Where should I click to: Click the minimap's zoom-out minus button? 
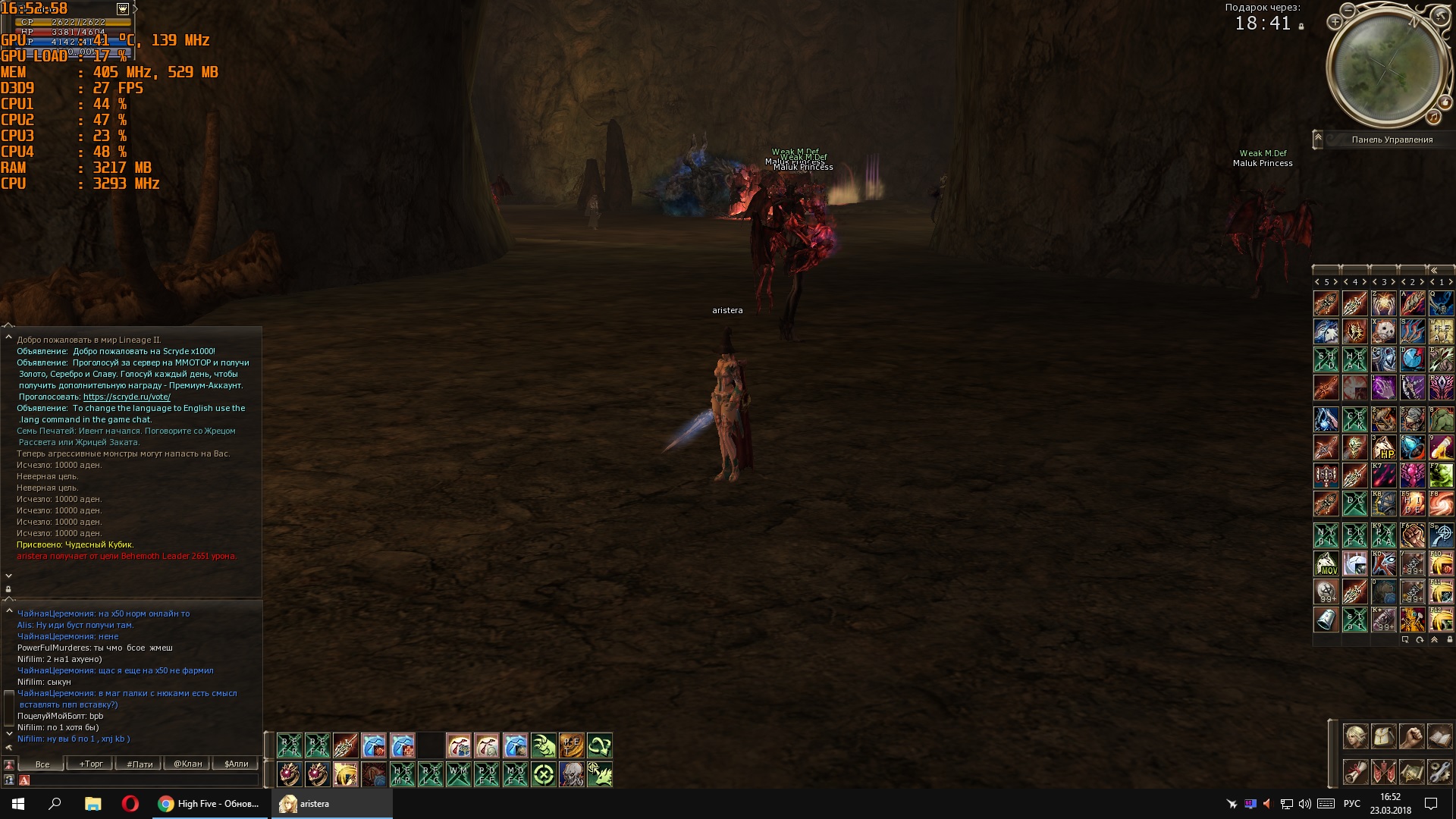coord(1348,11)
